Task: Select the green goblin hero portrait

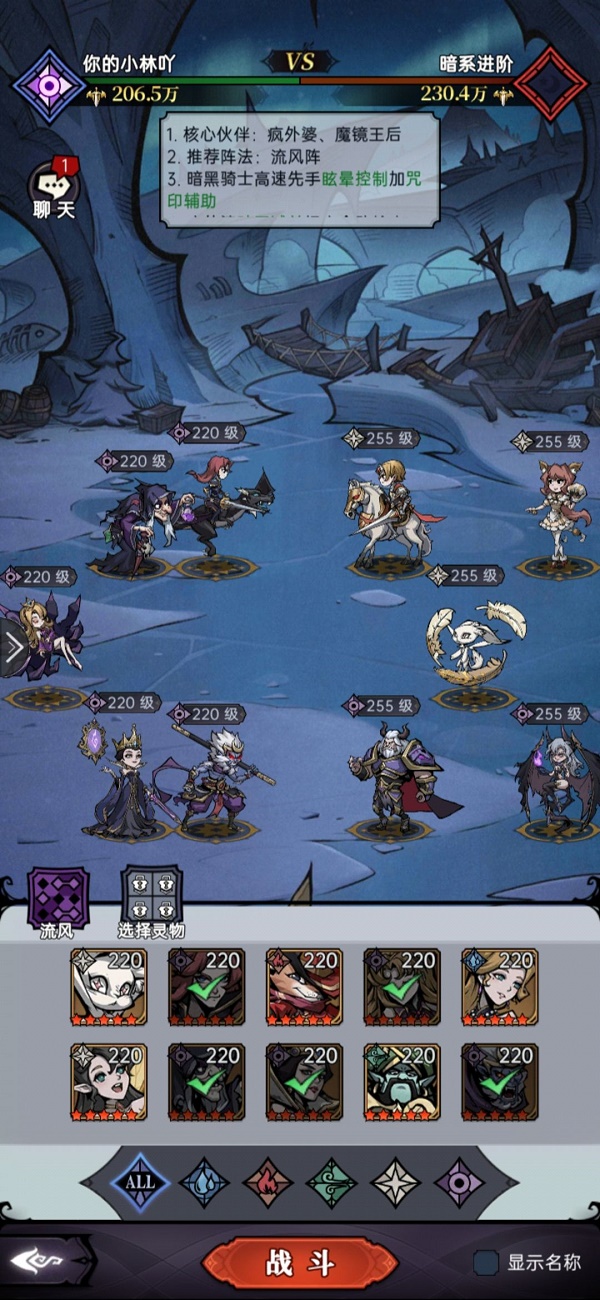Action: pos(402,1082)
